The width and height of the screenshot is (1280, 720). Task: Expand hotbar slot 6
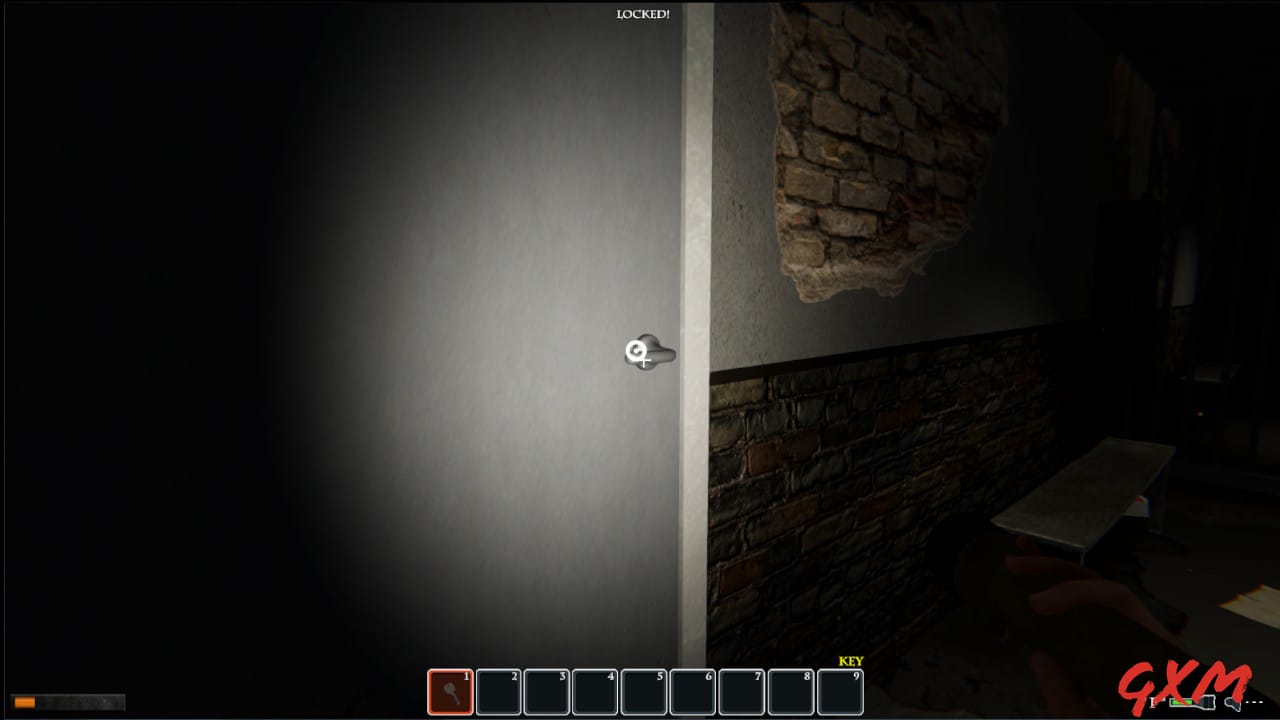(693, 690)
